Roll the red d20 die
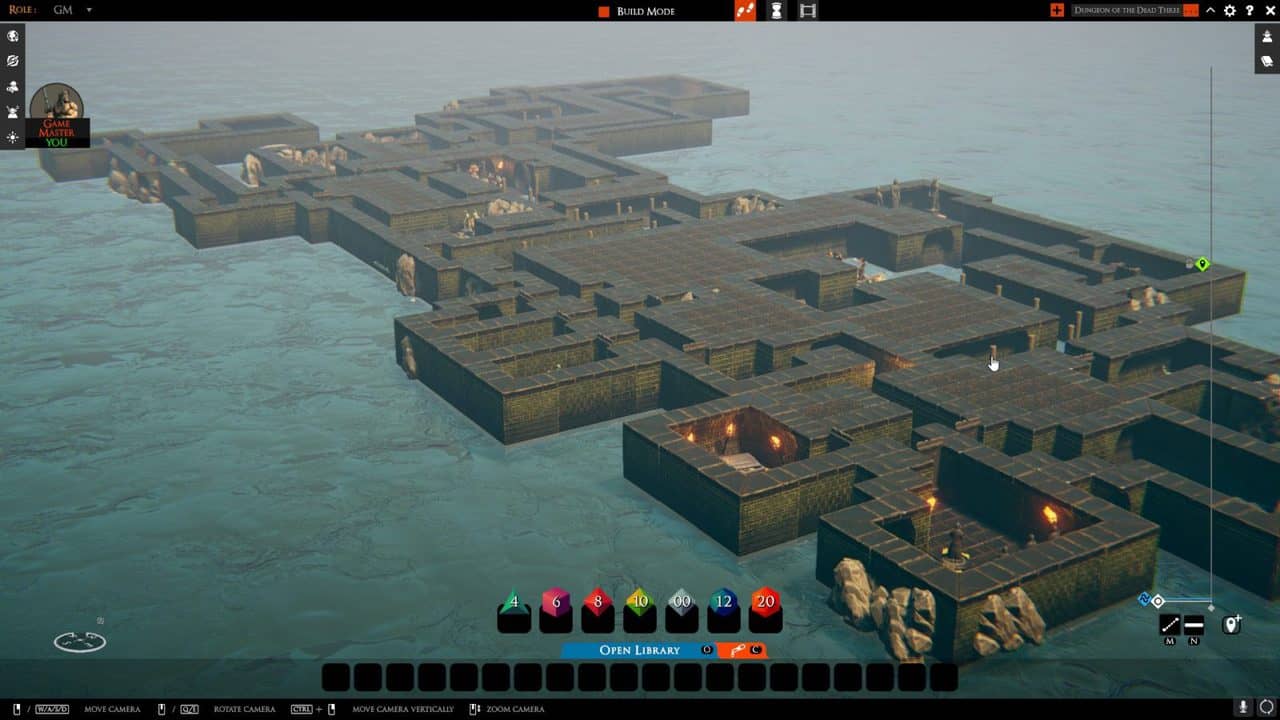The image size is (1280, 720). click(764, 604)
